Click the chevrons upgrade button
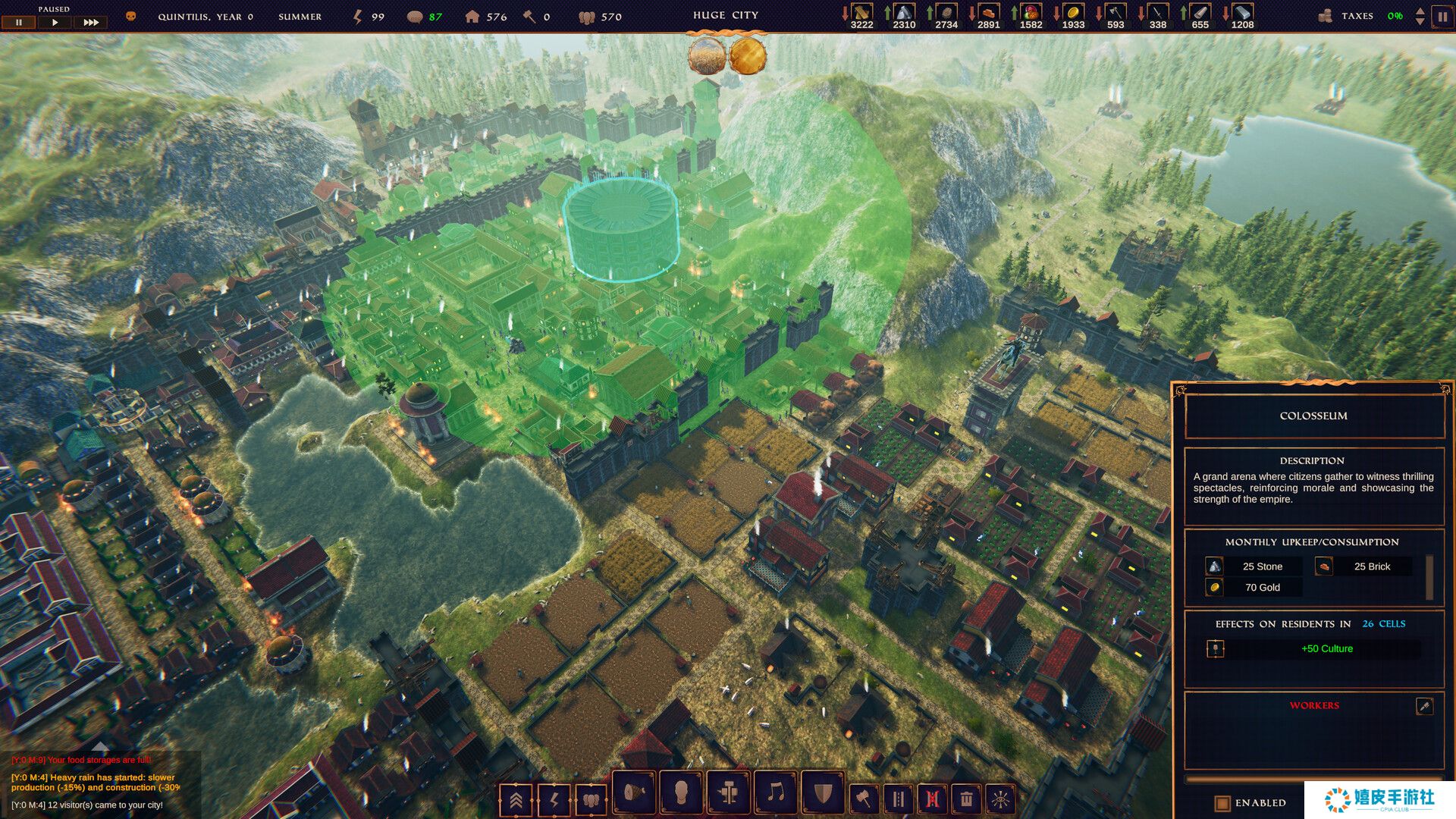The width and height of the screenshot is (1456, 819). (x=516, y=800)
